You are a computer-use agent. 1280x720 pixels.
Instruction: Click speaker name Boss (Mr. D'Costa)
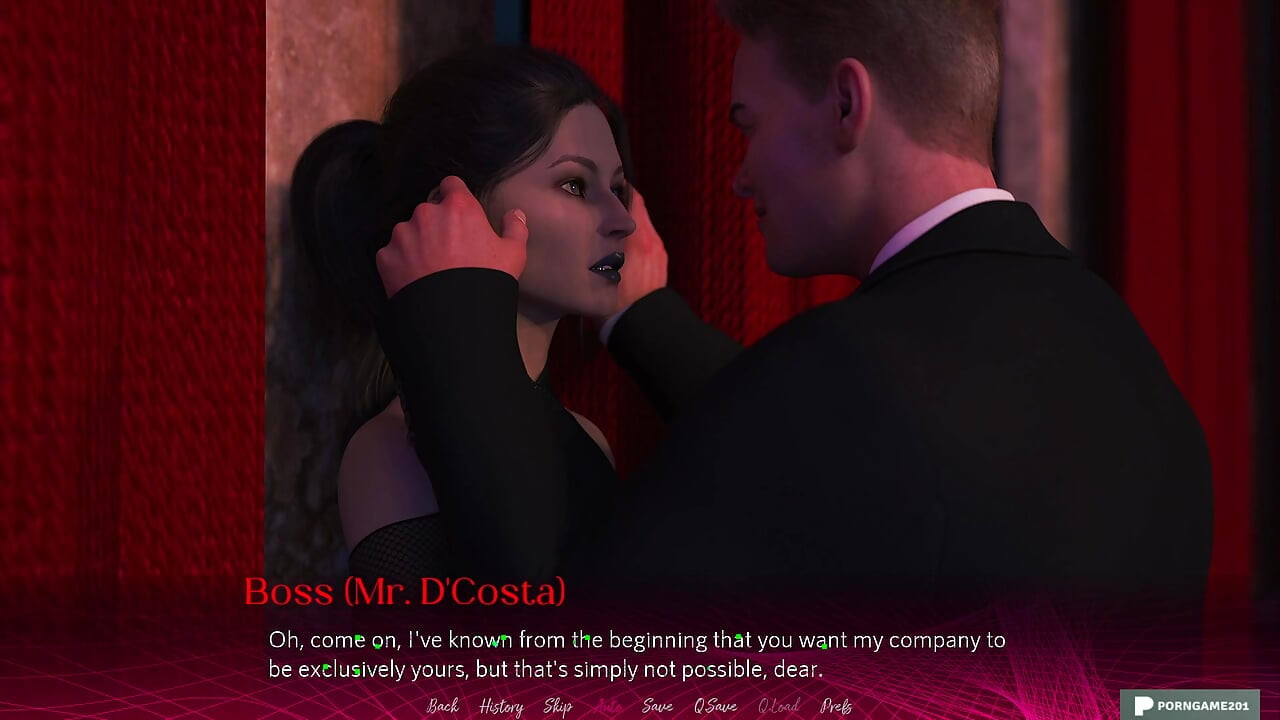coord(406,591)
